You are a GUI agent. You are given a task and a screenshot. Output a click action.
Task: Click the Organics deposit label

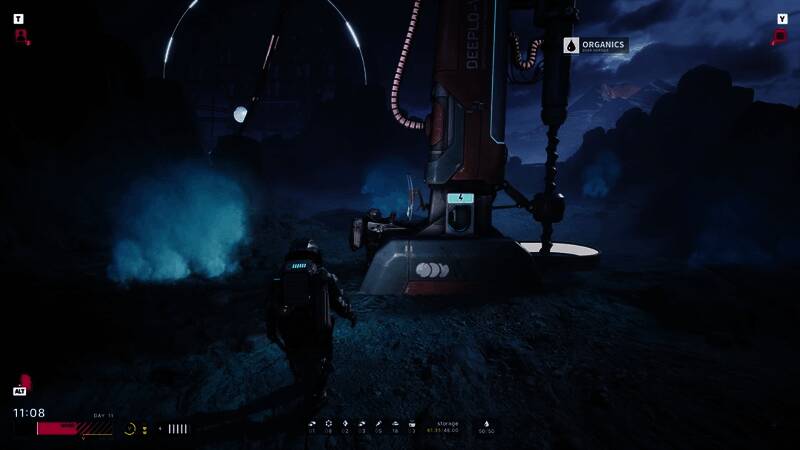click(x=595, y=45)
